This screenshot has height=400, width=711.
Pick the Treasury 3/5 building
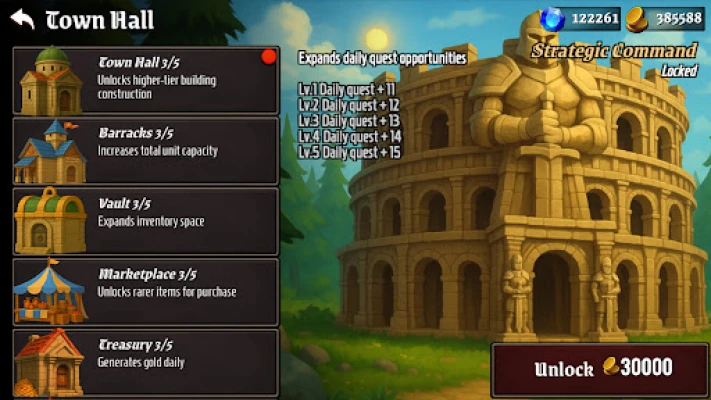pyautogui.click(x=145, y=361)
